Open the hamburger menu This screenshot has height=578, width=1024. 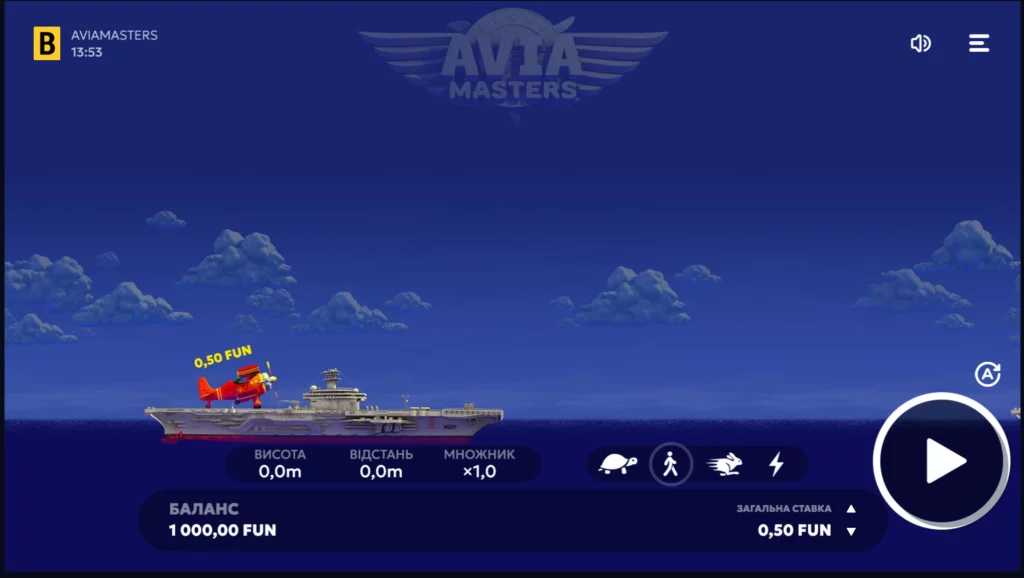pyautogui.click(x=979, y=43)
